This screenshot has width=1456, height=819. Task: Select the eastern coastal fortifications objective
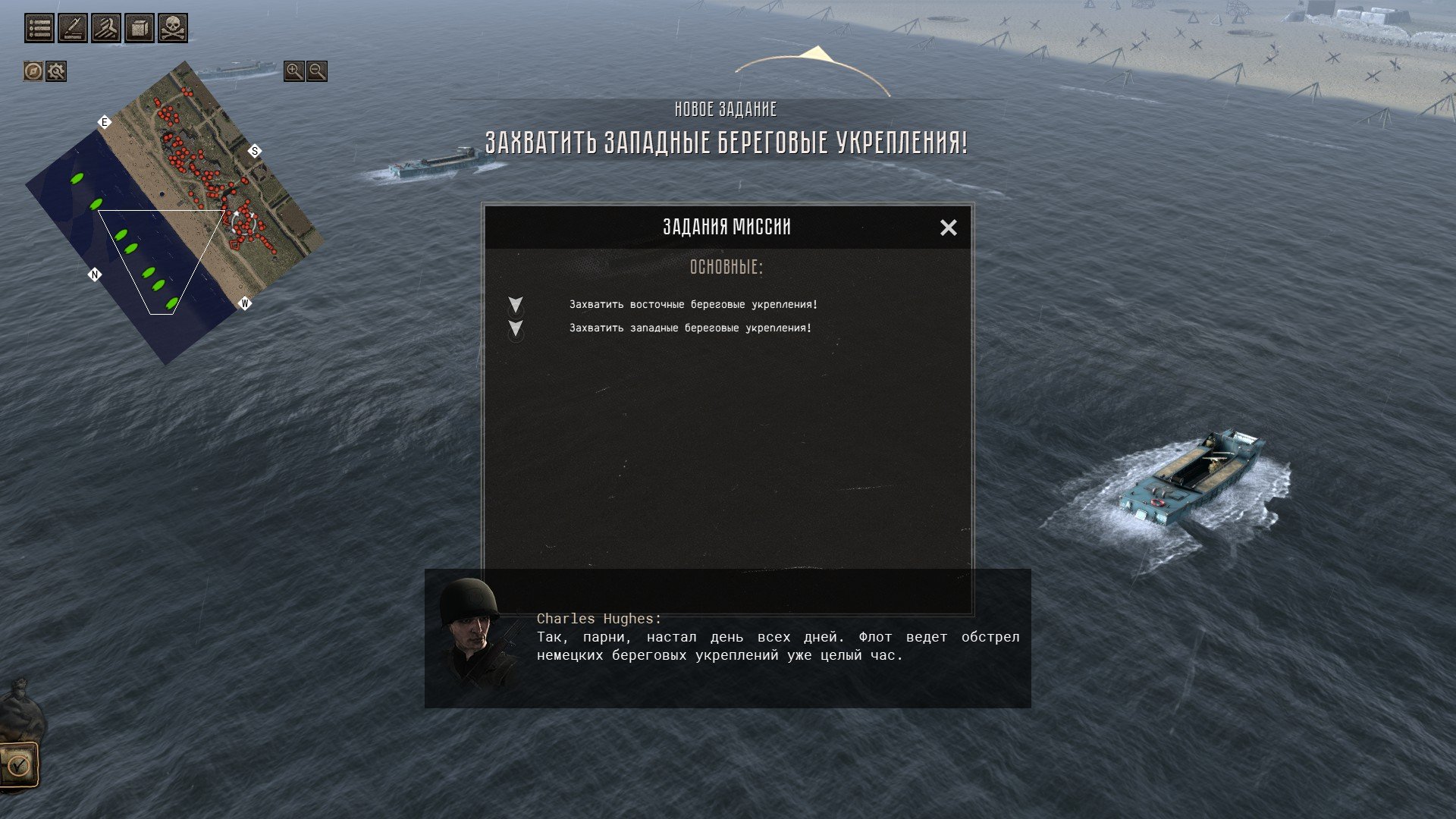pos(693,304)
